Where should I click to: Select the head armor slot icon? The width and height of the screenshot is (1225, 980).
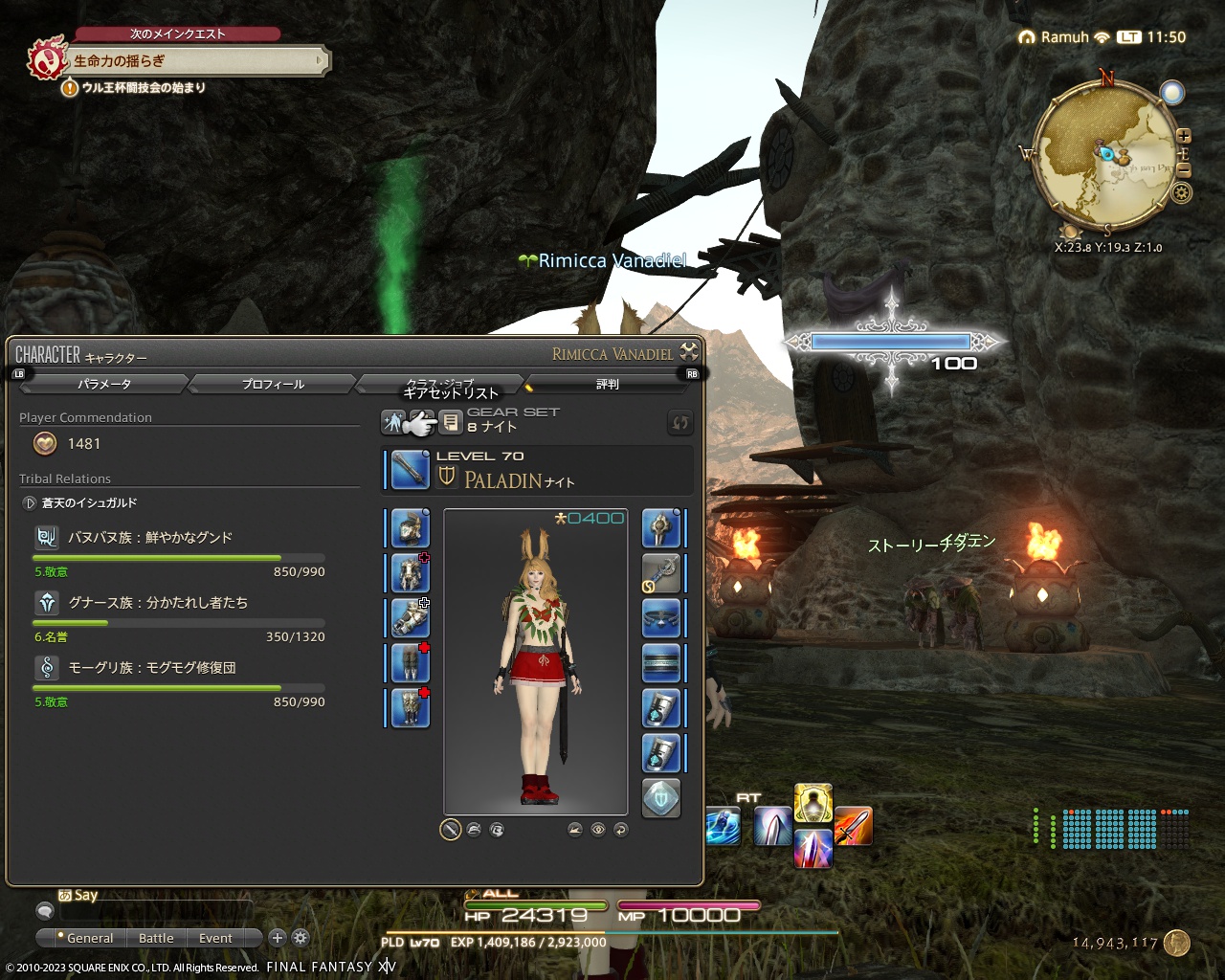[x=409, y=528]
